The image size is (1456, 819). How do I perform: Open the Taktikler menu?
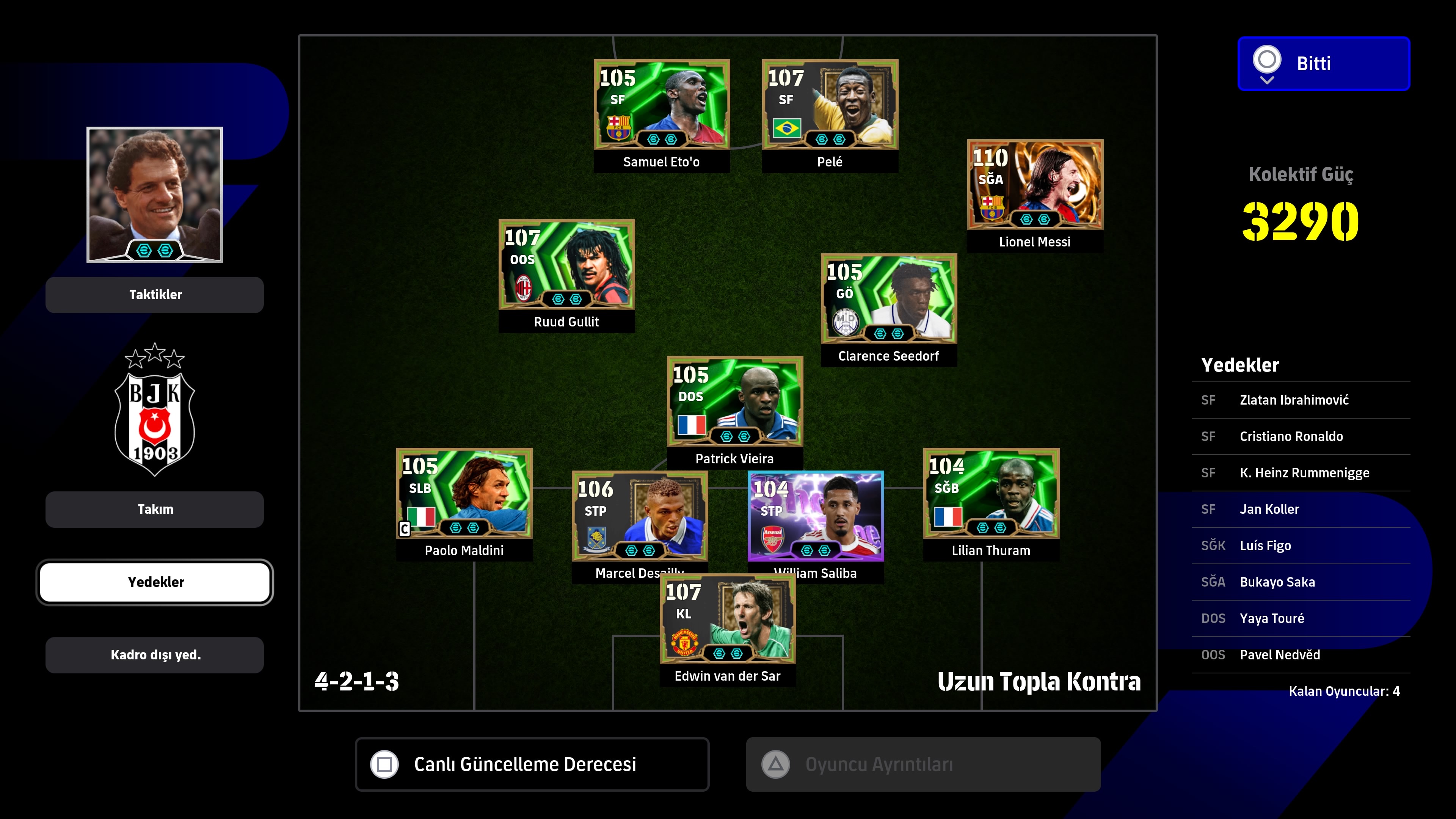click(x=154, y=295)
